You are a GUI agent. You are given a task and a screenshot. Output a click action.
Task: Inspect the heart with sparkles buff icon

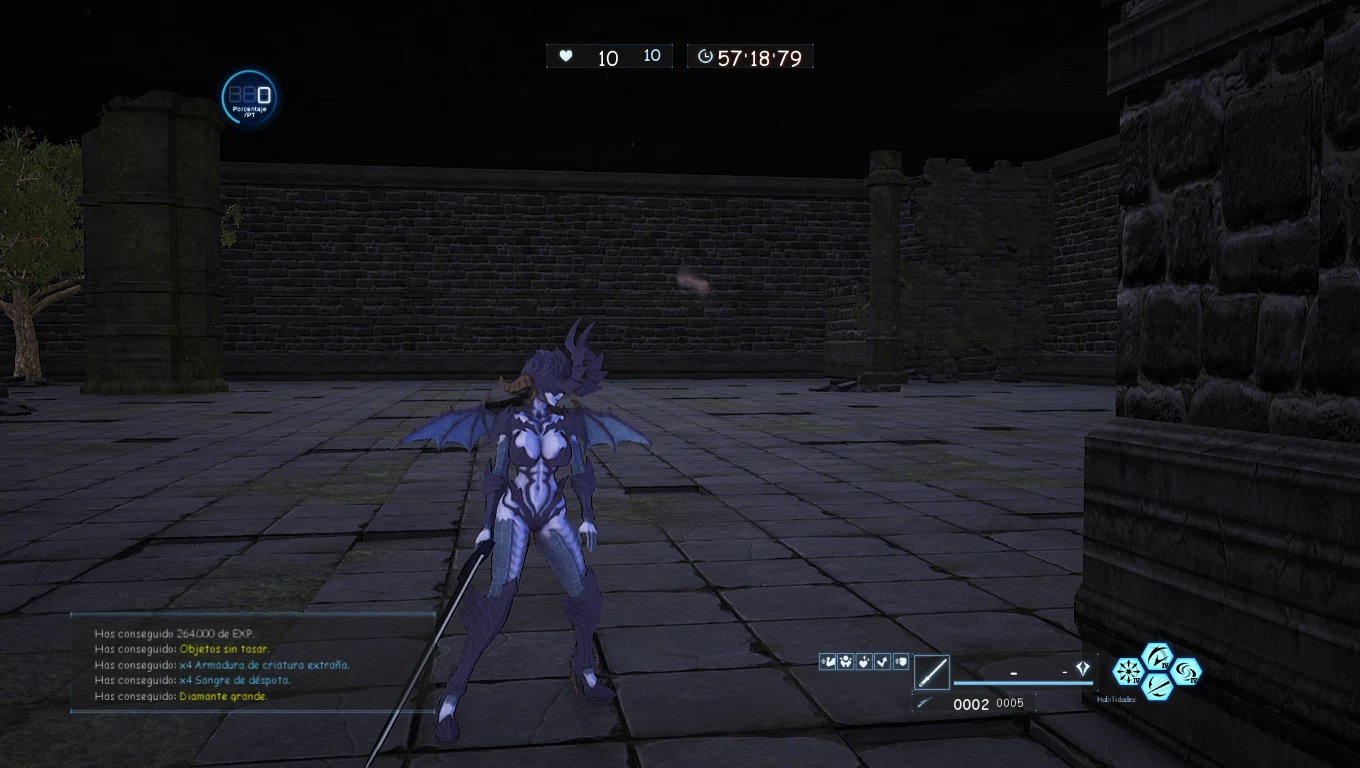point(864,661)
